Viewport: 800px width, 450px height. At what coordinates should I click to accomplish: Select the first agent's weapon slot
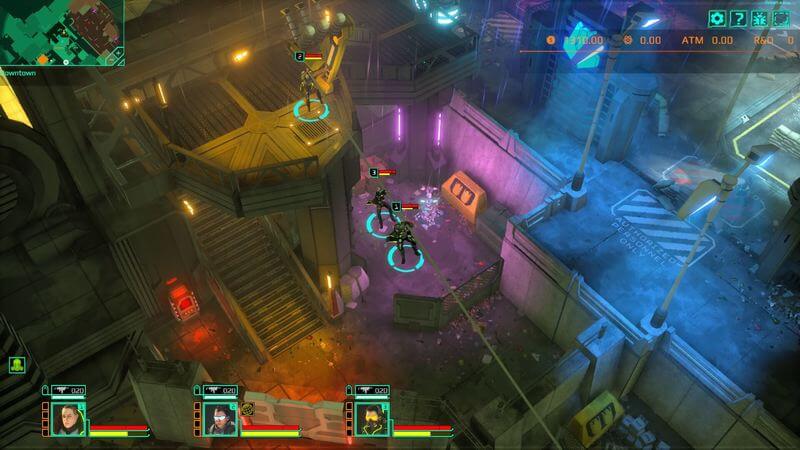(x=67, y=390)
